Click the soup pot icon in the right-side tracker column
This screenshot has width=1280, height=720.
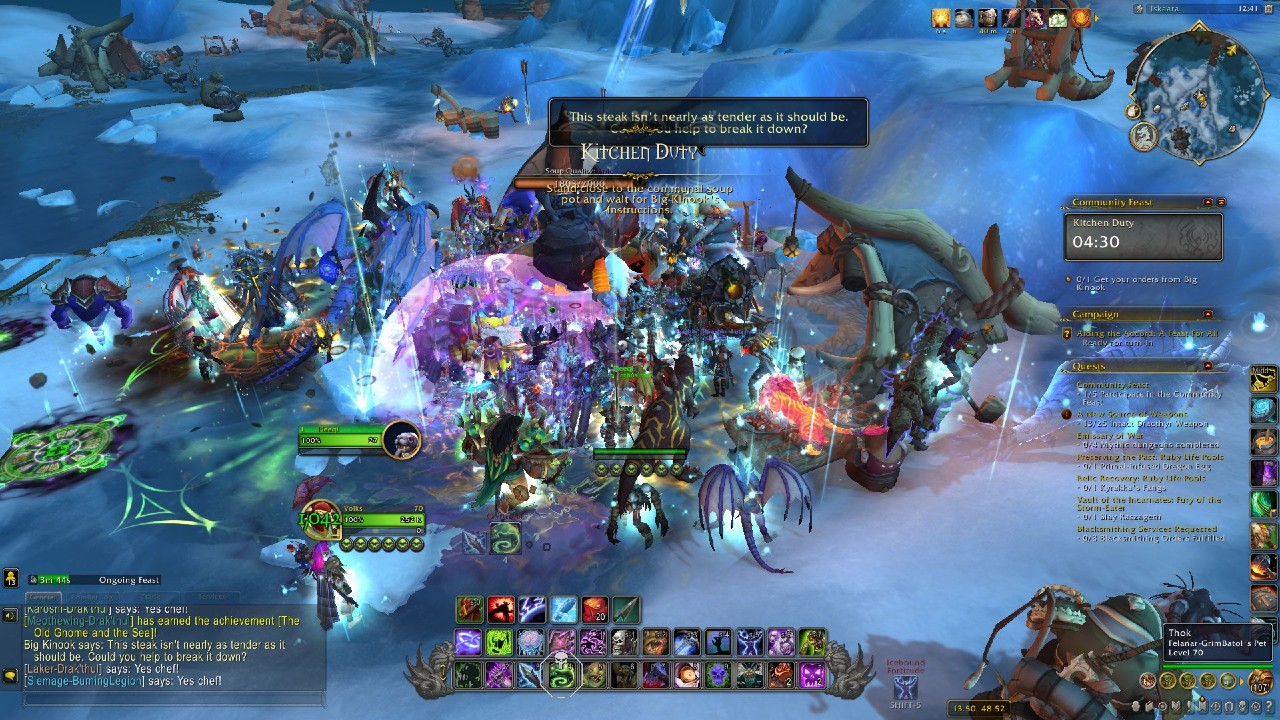tap(1262, 440)
